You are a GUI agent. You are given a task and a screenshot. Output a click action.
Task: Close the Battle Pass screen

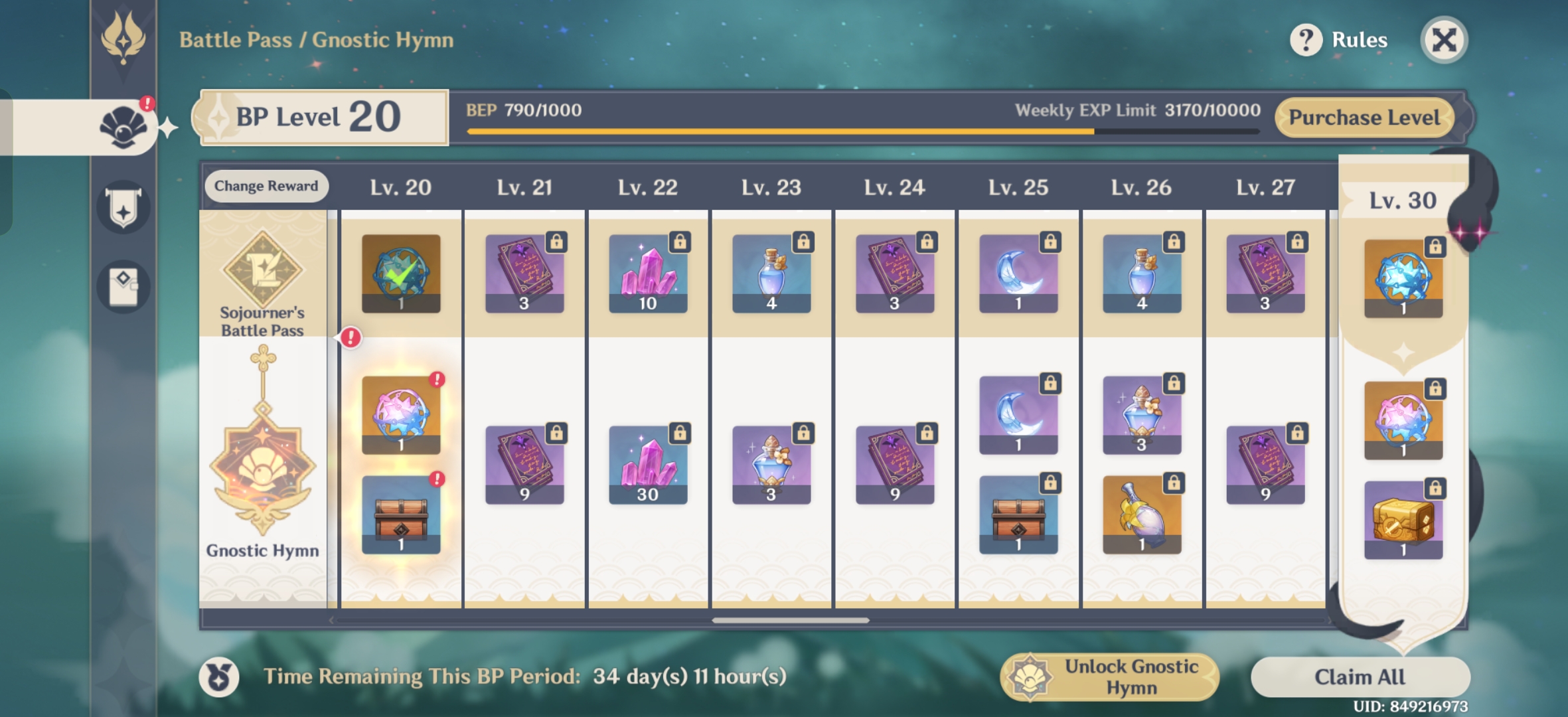click(x=1443, y=40)
